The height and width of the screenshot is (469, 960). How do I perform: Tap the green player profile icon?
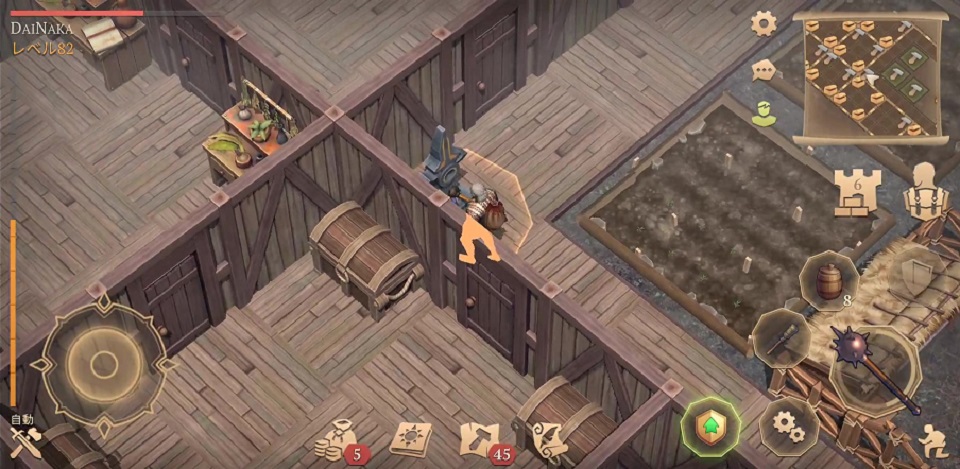coord(764,112)
